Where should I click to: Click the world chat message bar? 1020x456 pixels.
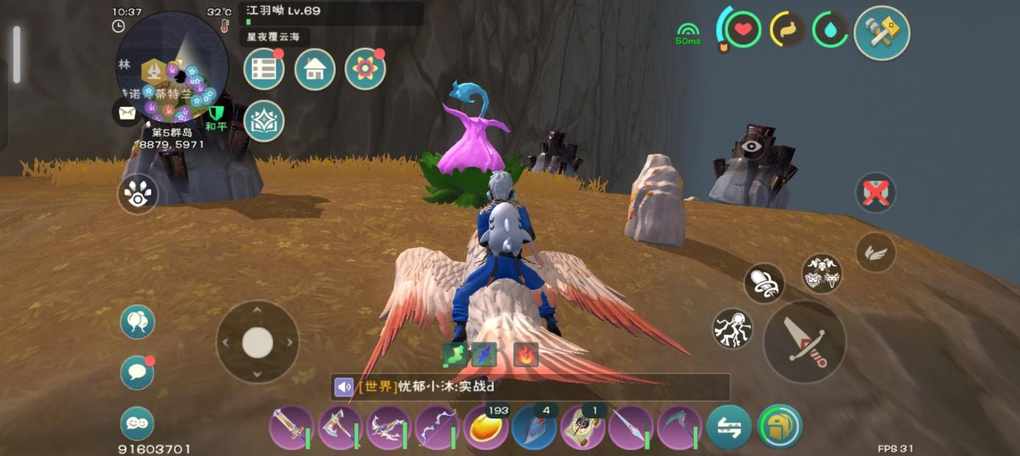(x=530, y=387)
